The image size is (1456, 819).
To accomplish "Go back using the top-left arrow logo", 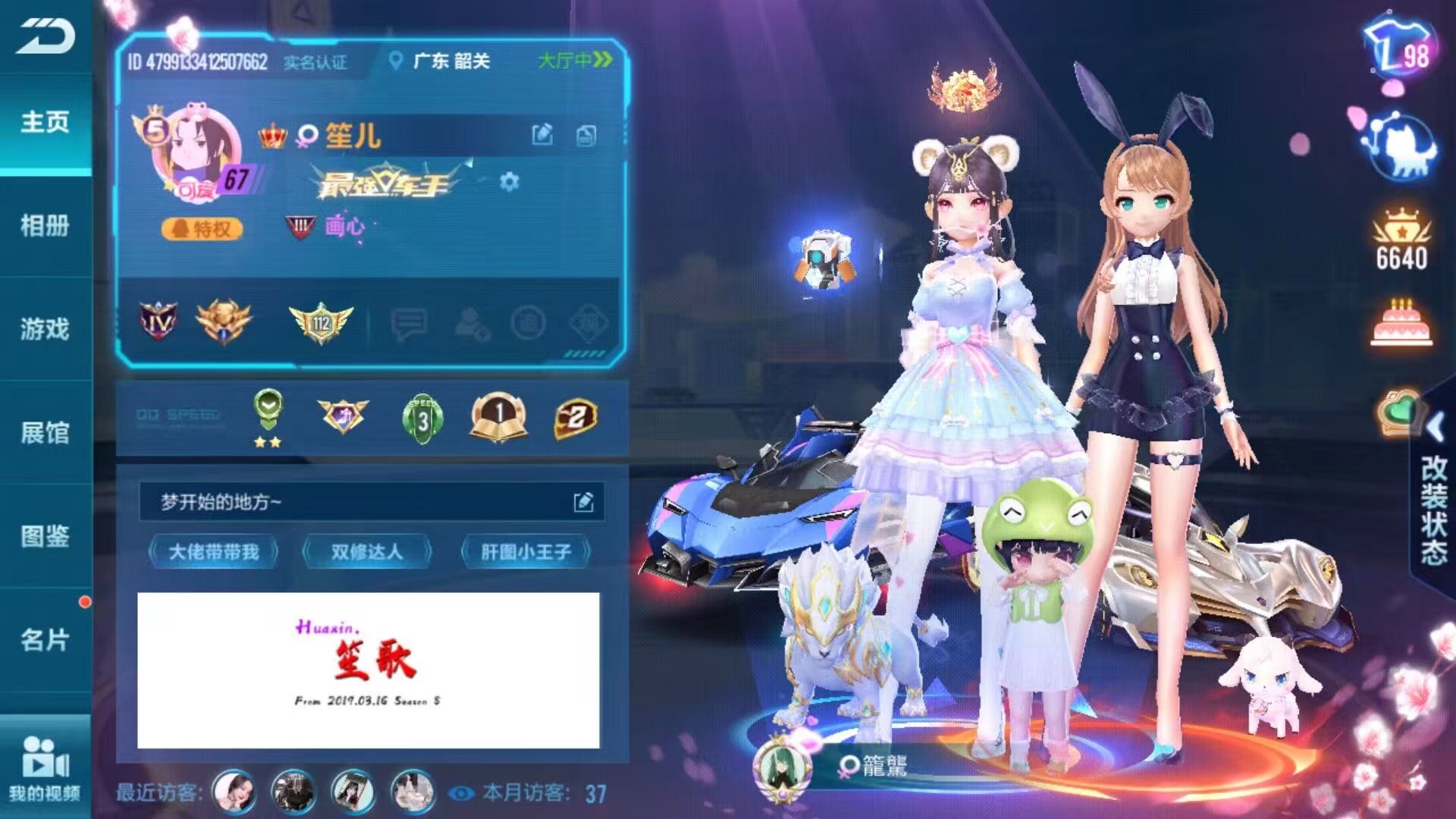I will point(45,36).
